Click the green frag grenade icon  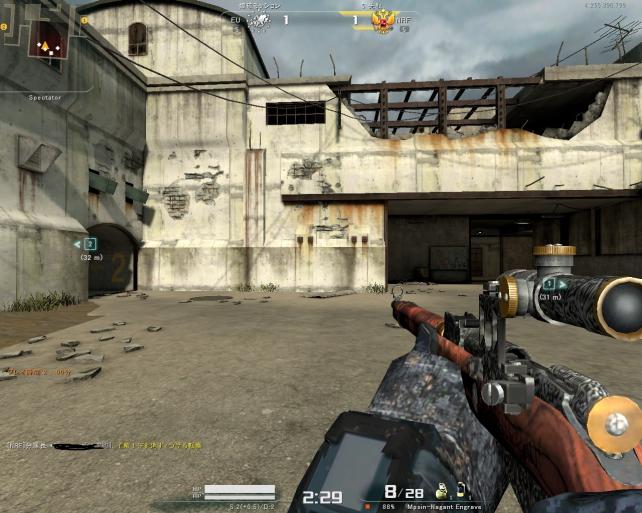tap(441, 492)
